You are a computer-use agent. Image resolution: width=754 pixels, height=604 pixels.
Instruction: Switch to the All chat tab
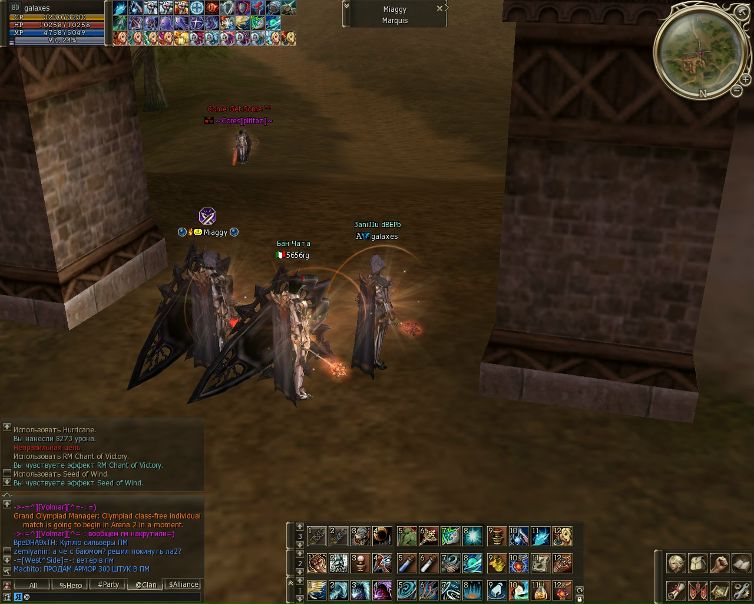click(x=32, y=585)
